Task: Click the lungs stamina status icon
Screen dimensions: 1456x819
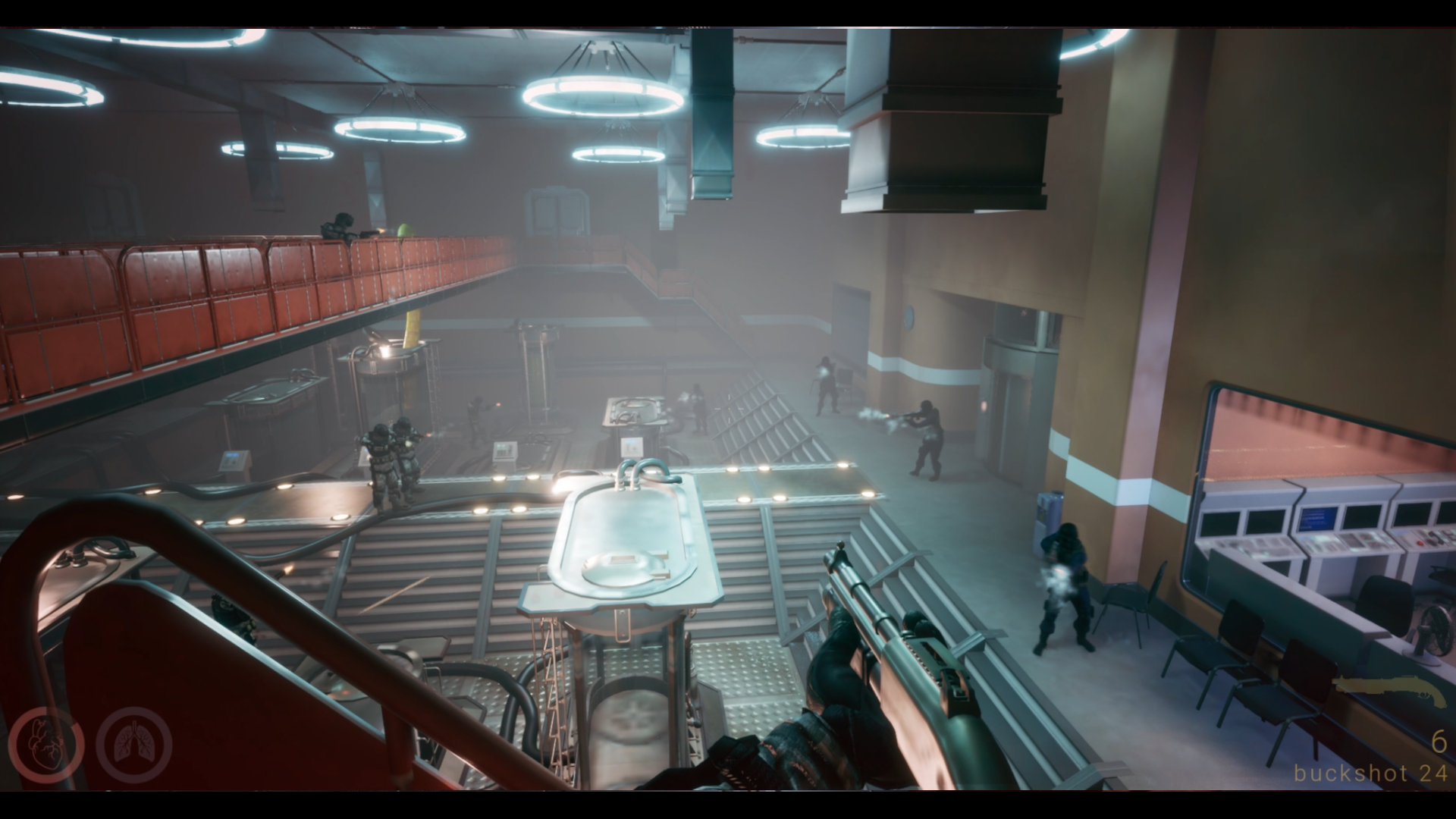Action: click(x=134, y=745)
